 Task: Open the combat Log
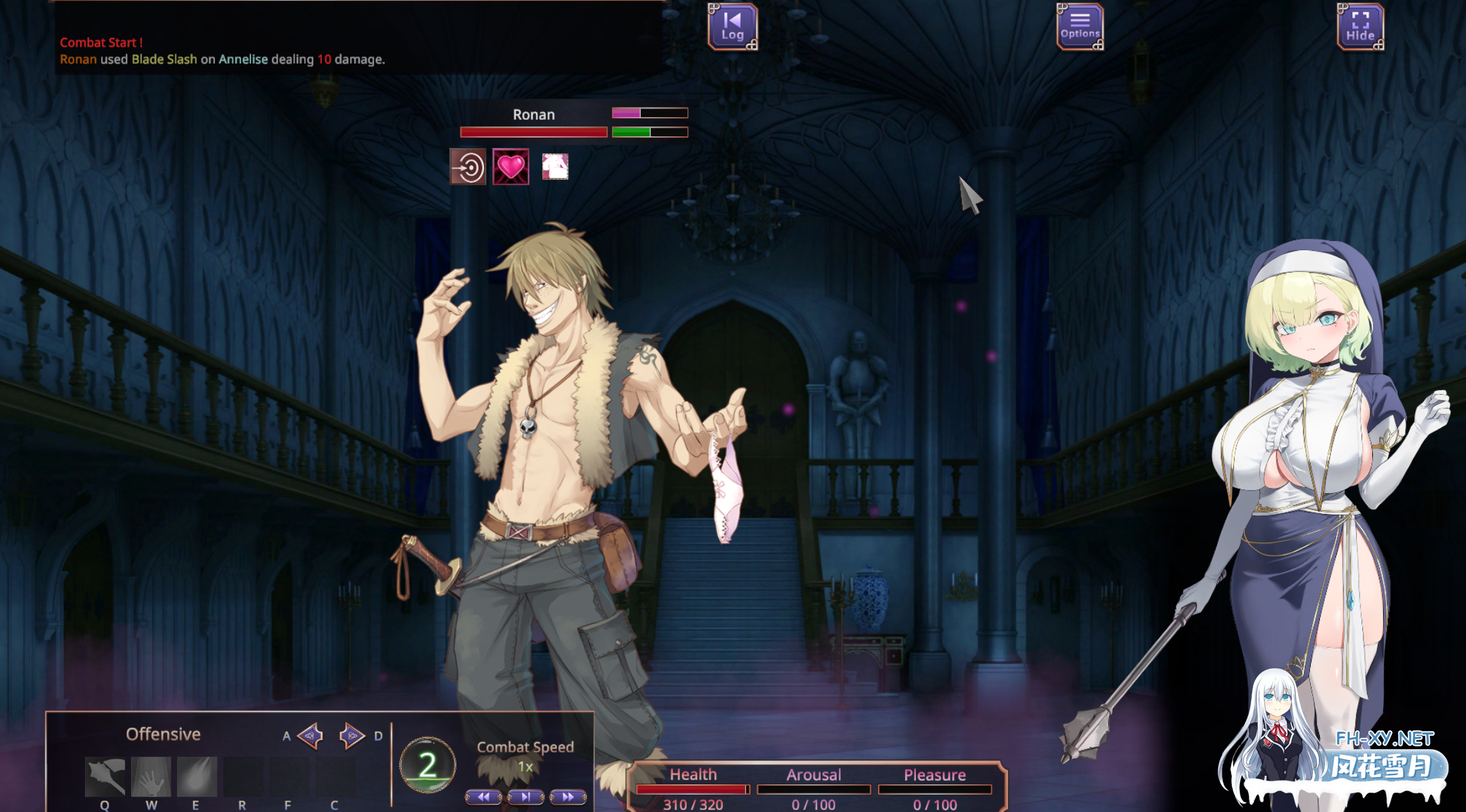[x=732, y=25]
